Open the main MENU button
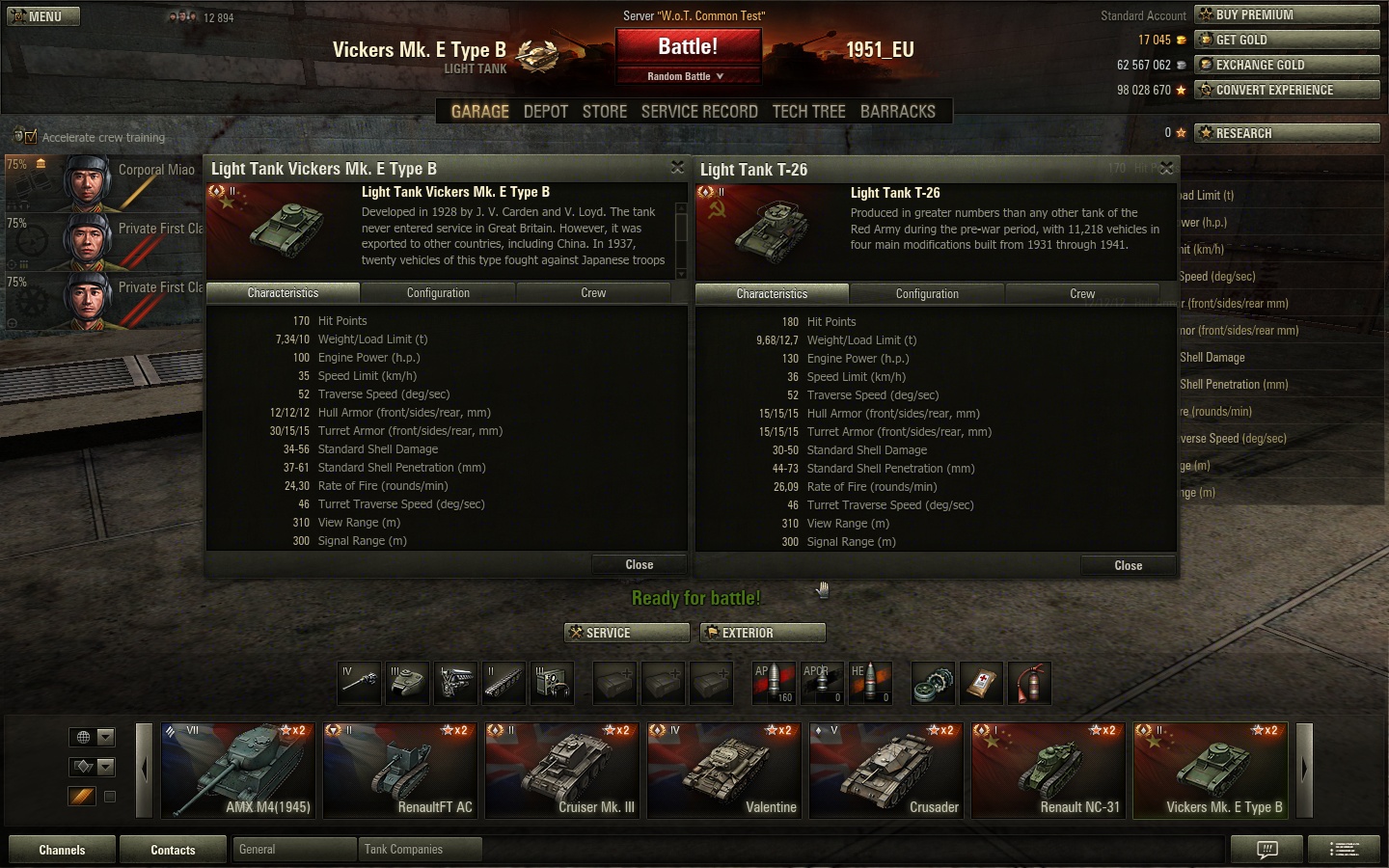1389x868 pixels. 43,16
